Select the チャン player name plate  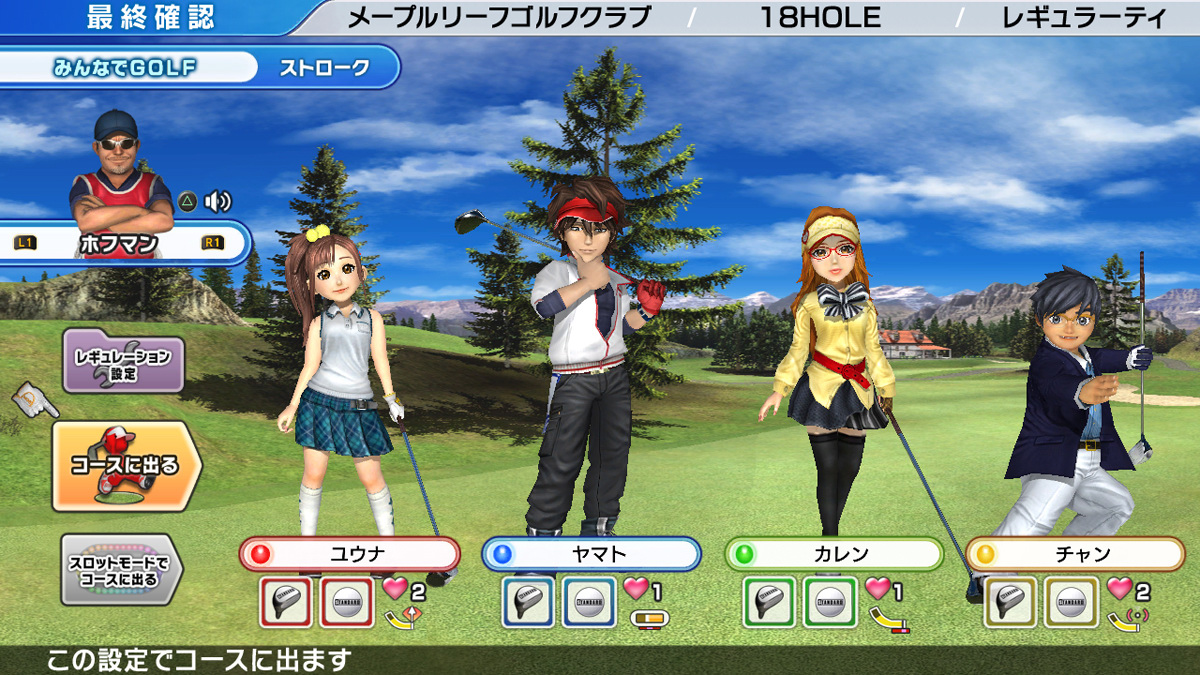pos(1075,553)
